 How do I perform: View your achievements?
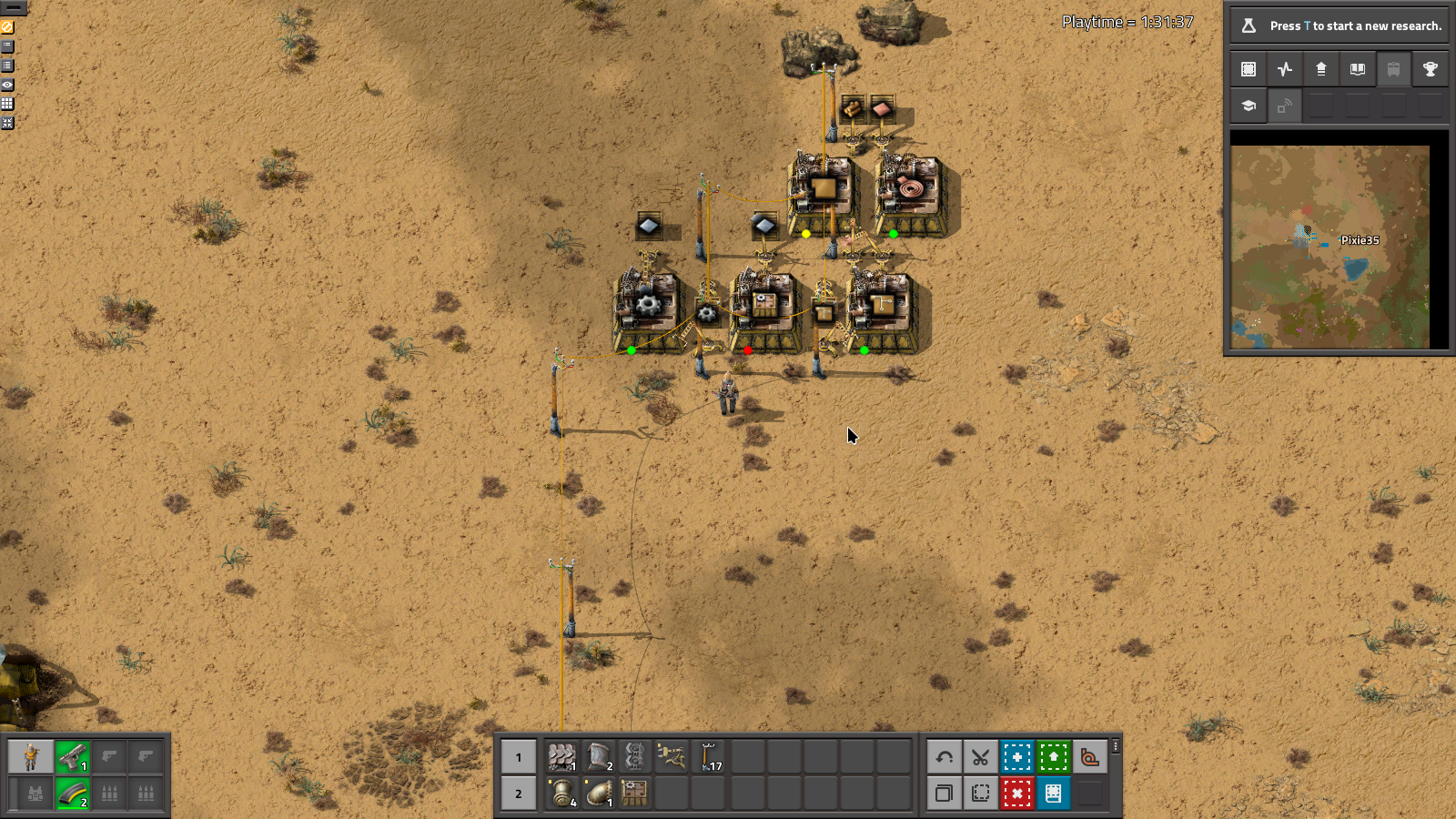point(1431,68)
